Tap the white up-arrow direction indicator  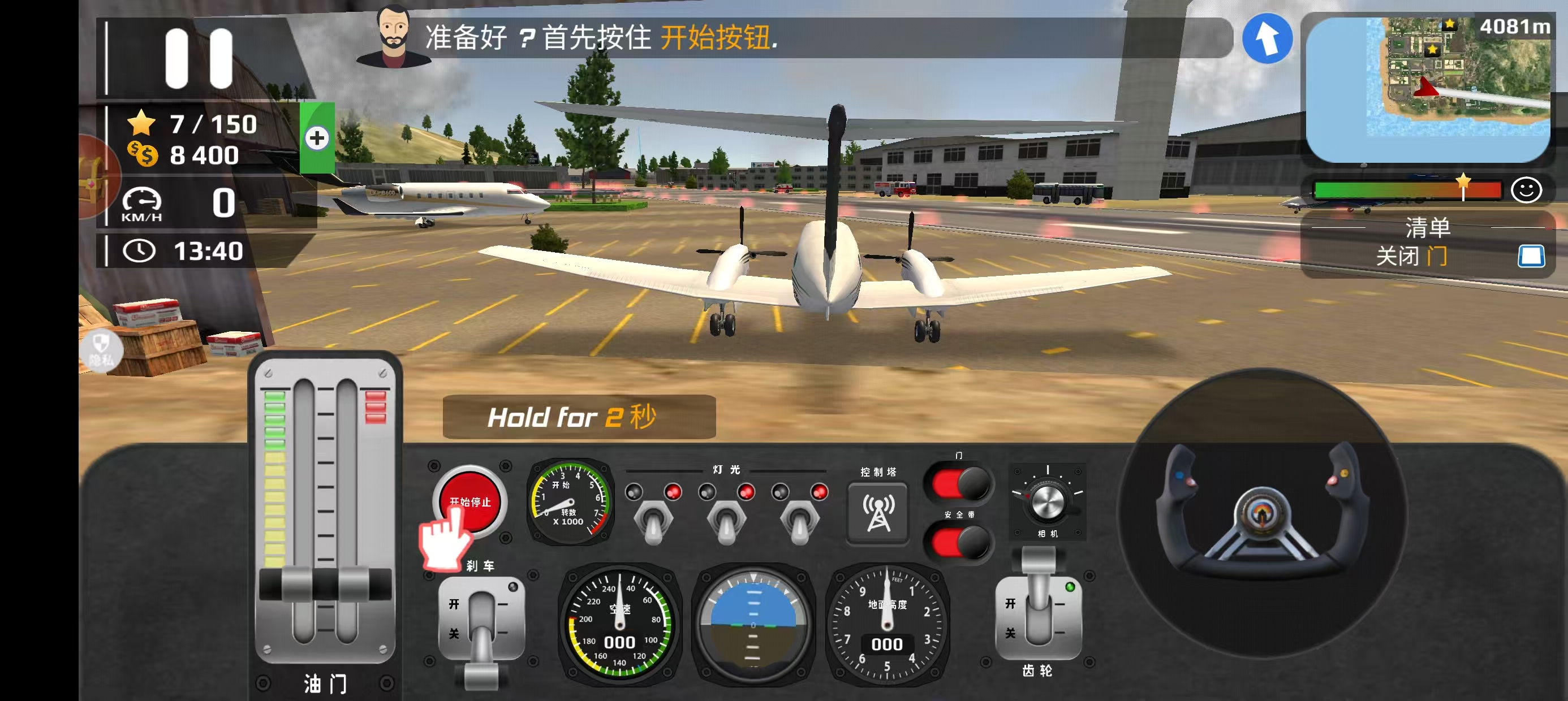coord(1268,39)
